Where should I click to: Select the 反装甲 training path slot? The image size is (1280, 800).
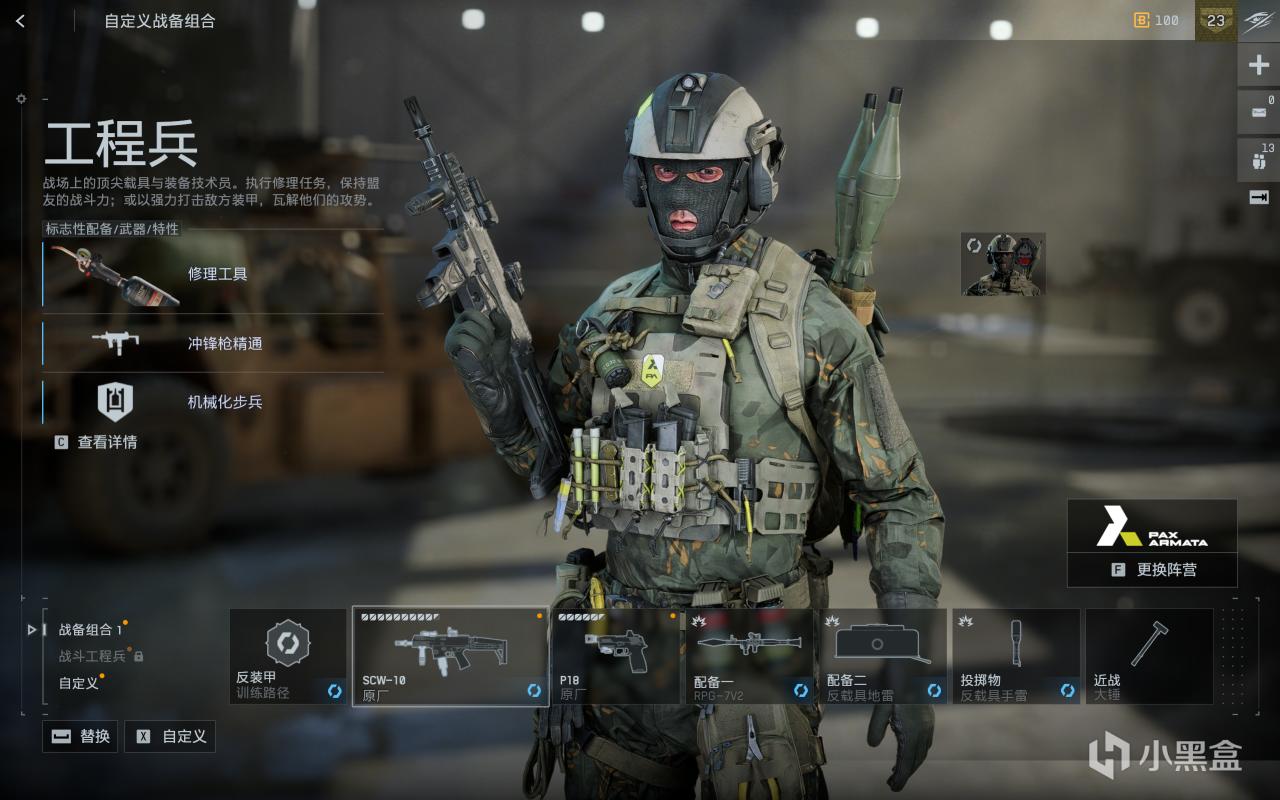click(x=288, y=656)
